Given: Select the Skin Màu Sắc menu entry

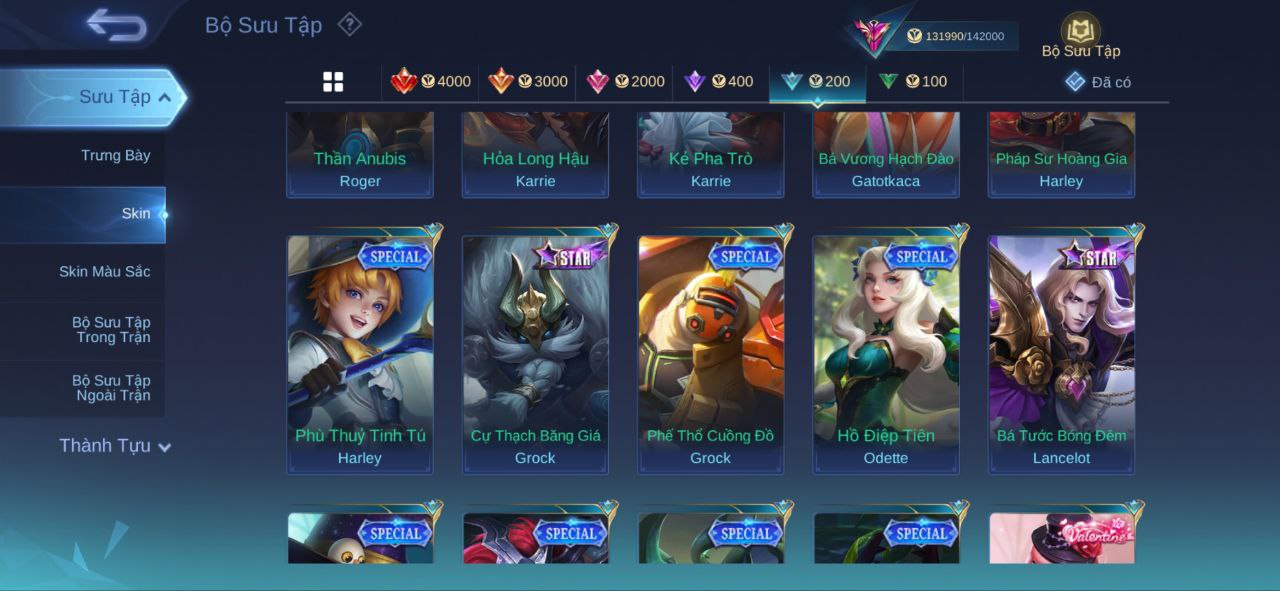Looking at the screenshot, I should [104, 271].
